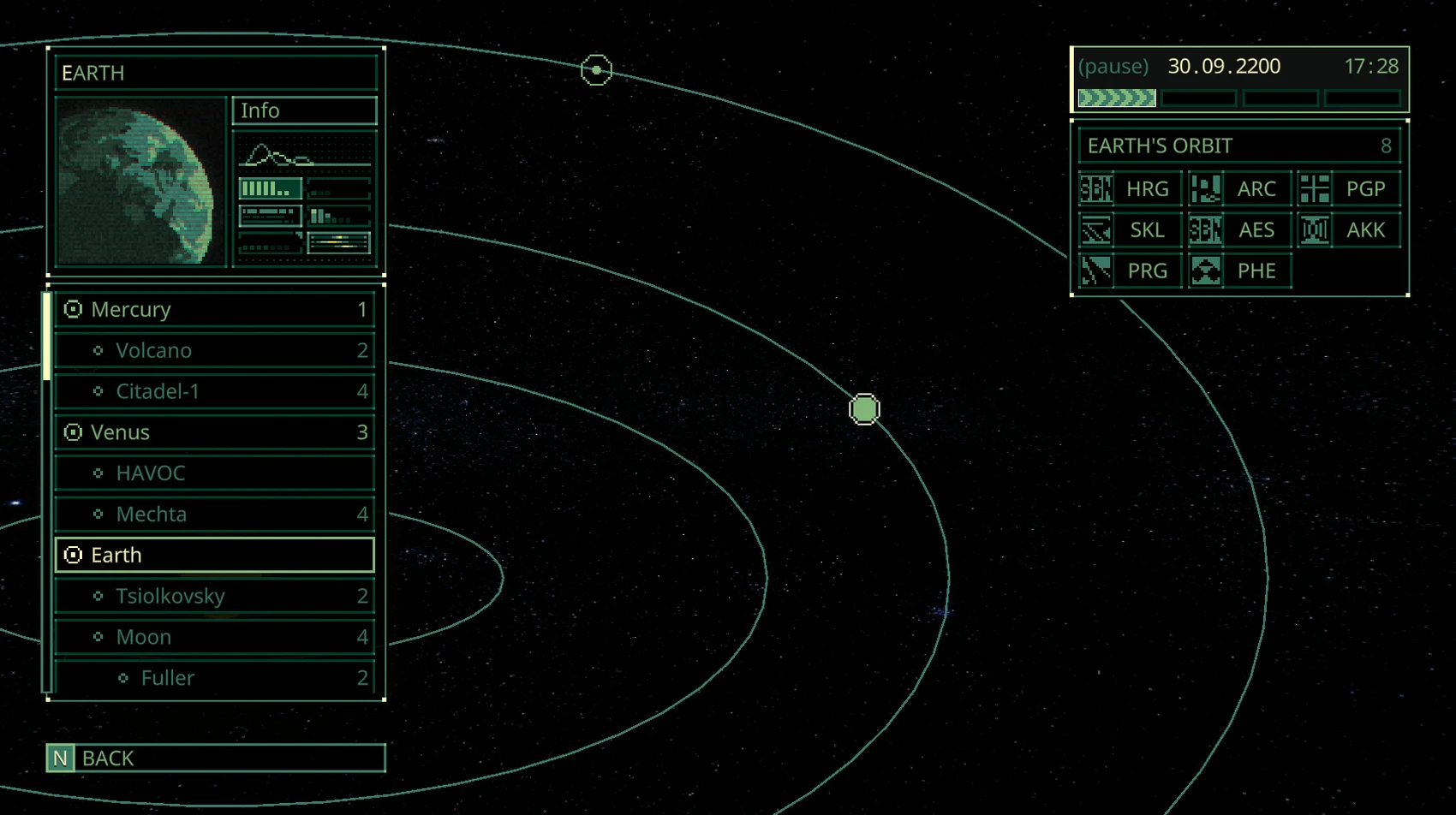Select the Moon in the list
1456x815 pixels.
[214, 637]
